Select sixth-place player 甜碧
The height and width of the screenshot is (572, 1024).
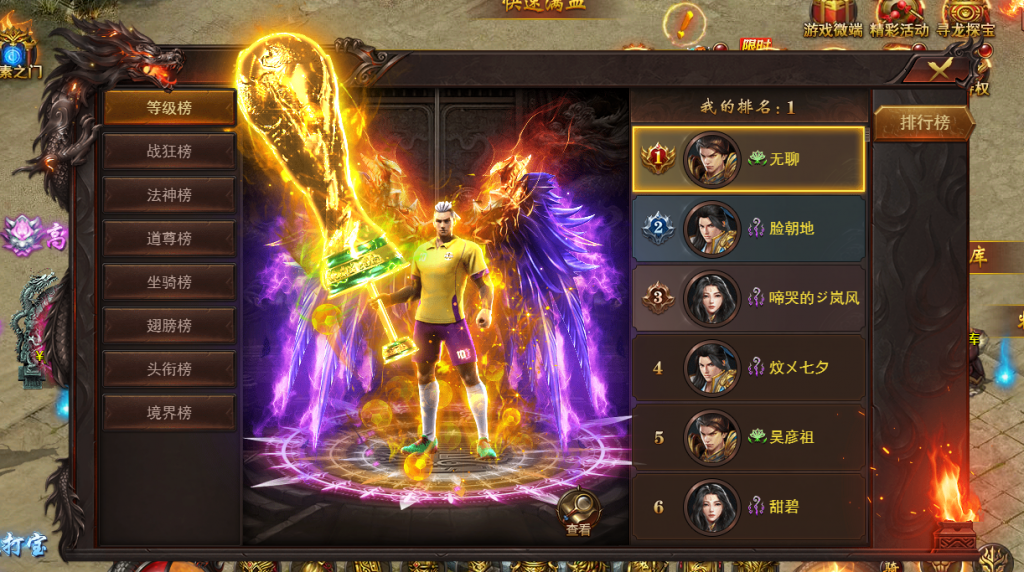click(x=748, y=506)
